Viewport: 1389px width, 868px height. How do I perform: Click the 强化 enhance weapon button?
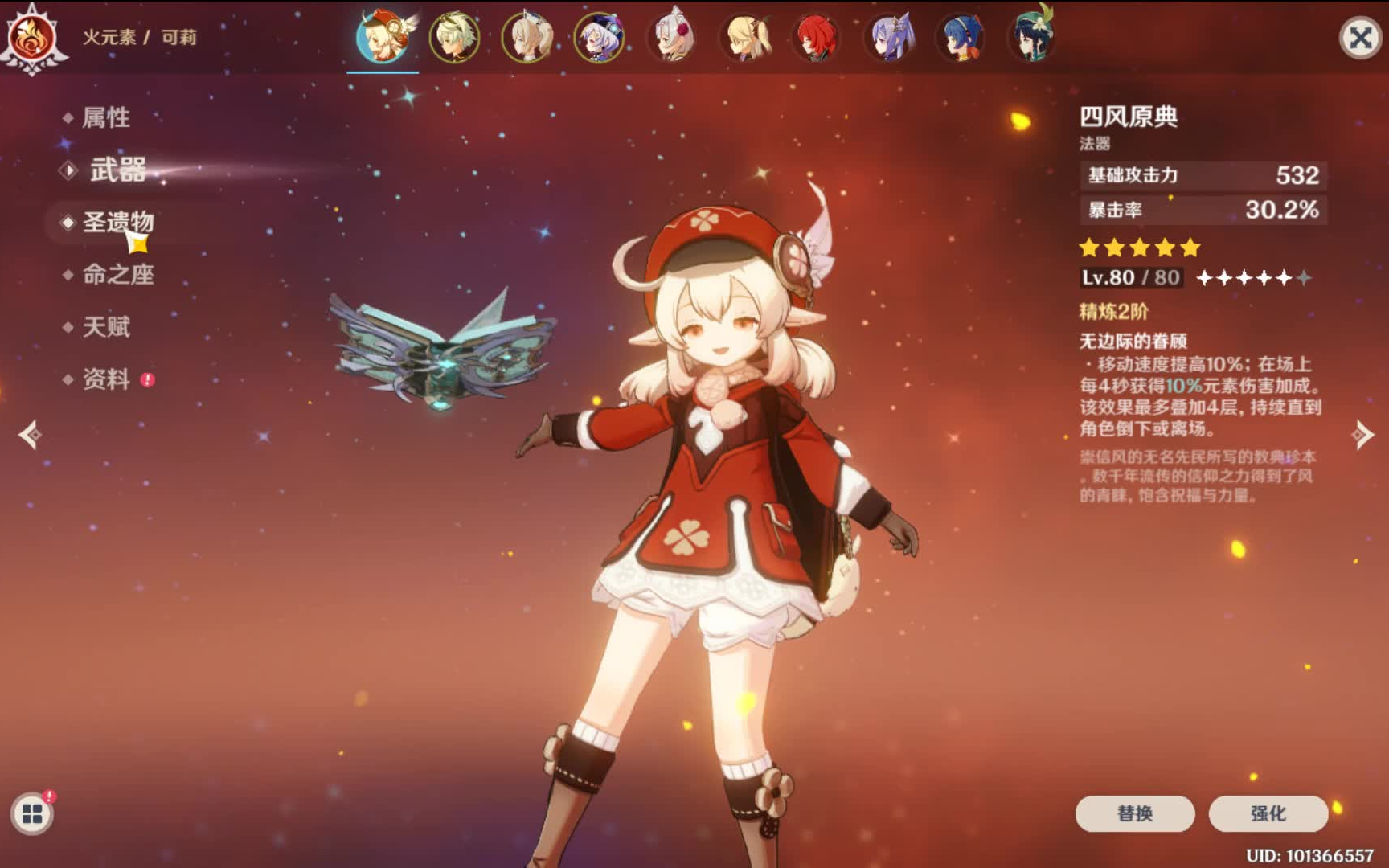1268,813
